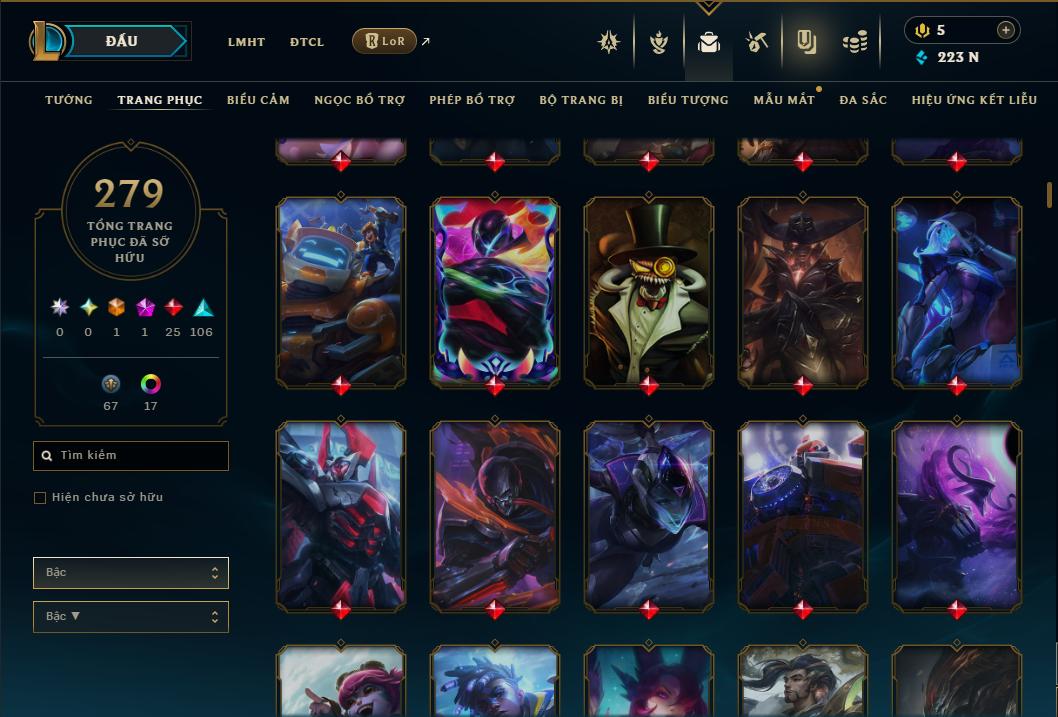Go to the PHÉP BỔ TRỢ tab
This screenshot has height=717, width=1058.
pyautogui.click(x=472, y=100)
